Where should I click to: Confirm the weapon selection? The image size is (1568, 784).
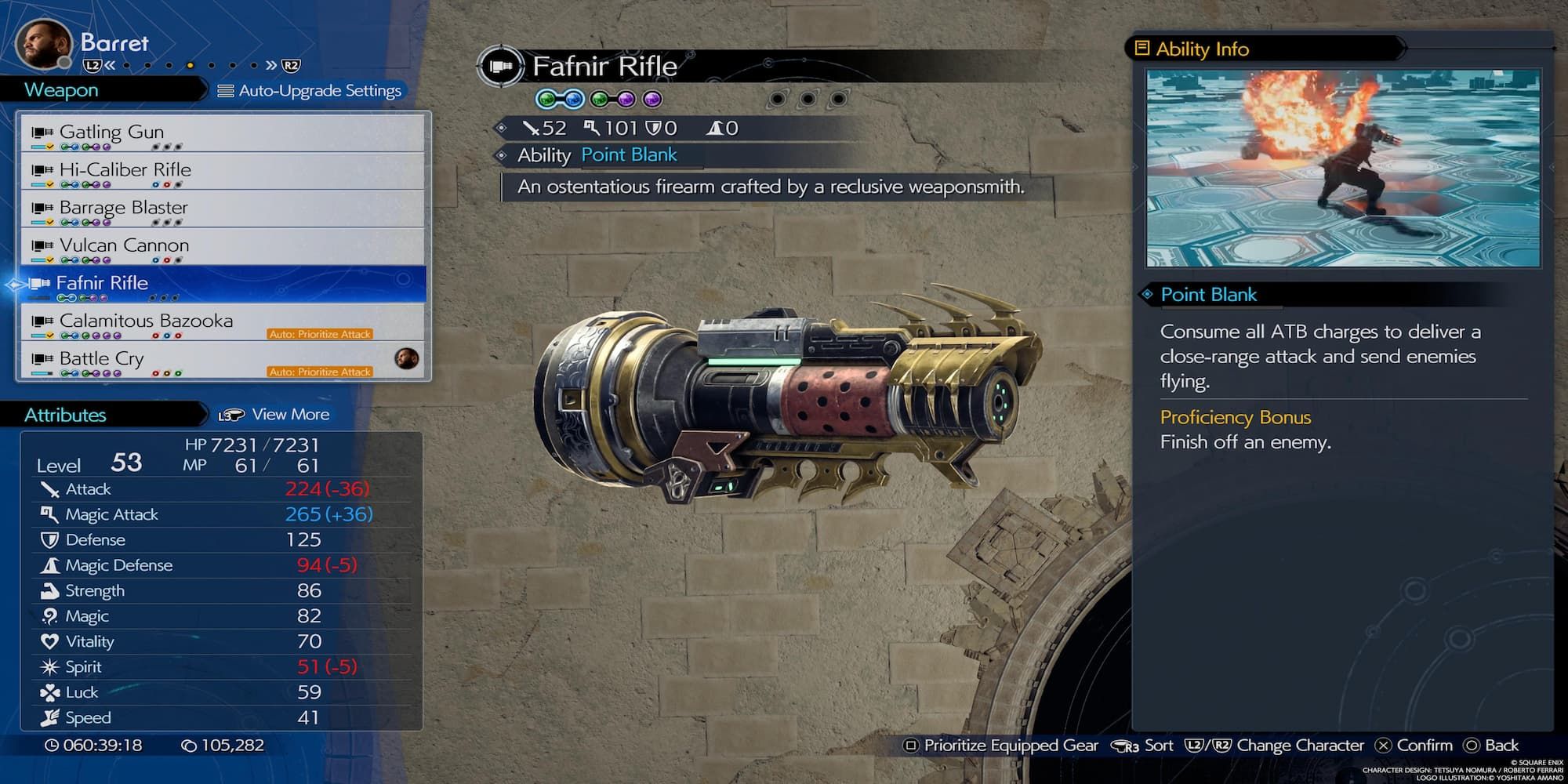tap(1414, 746)
